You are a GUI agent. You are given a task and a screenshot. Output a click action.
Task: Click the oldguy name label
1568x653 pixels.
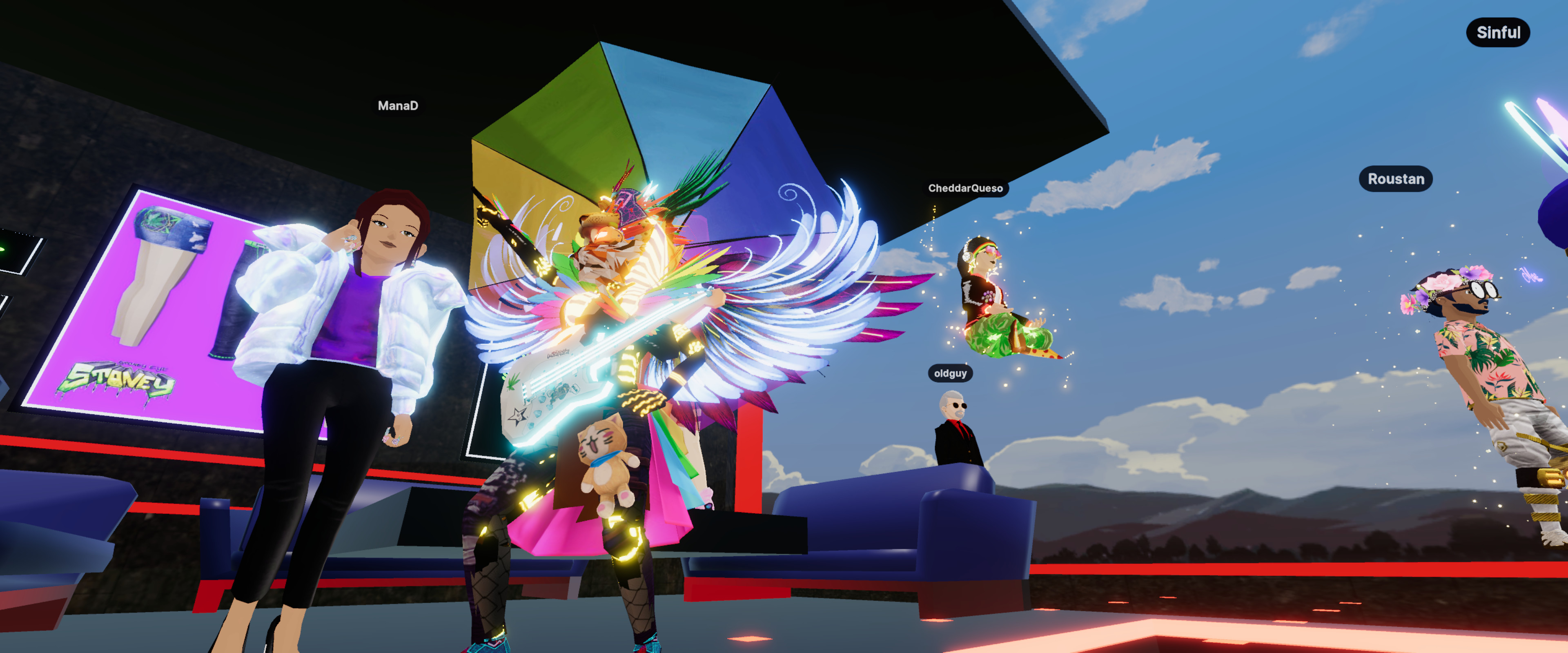pyautogui.click(x=950, y=373)
